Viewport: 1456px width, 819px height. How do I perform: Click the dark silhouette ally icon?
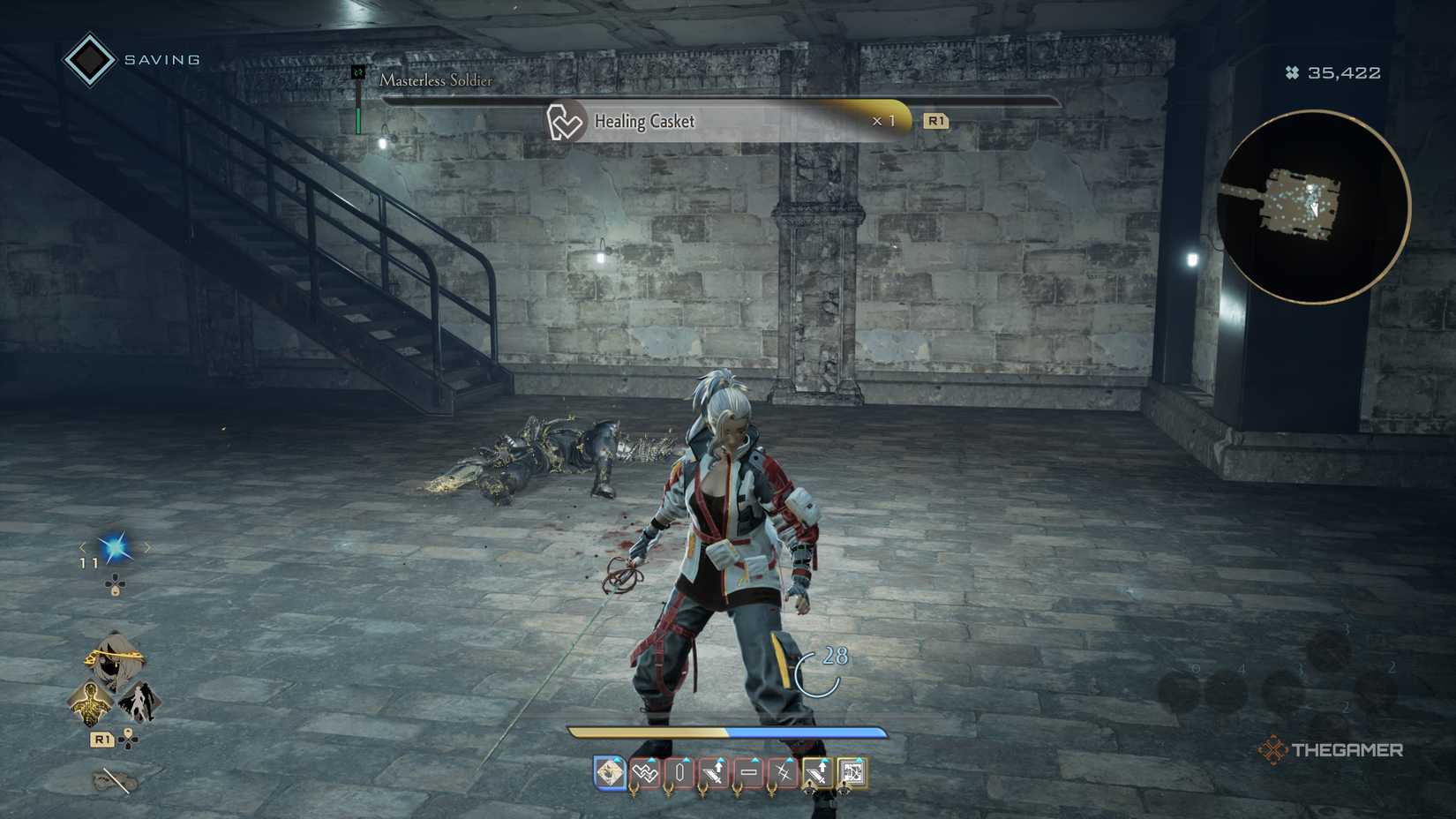click(x=140, y=700)
